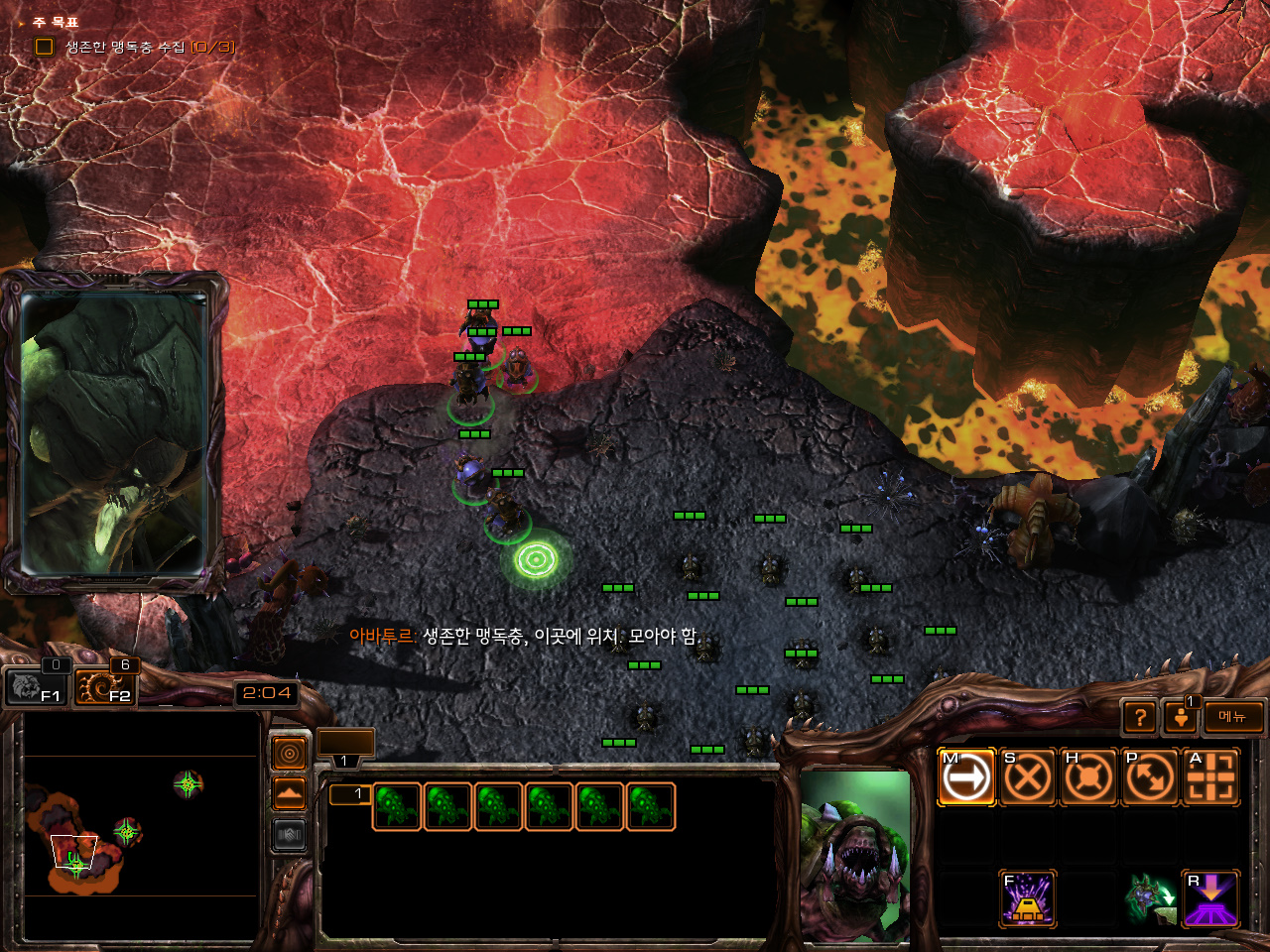1270x952 pixels.
Task: Click the social button beside the menu
Action: point(1180,717)
